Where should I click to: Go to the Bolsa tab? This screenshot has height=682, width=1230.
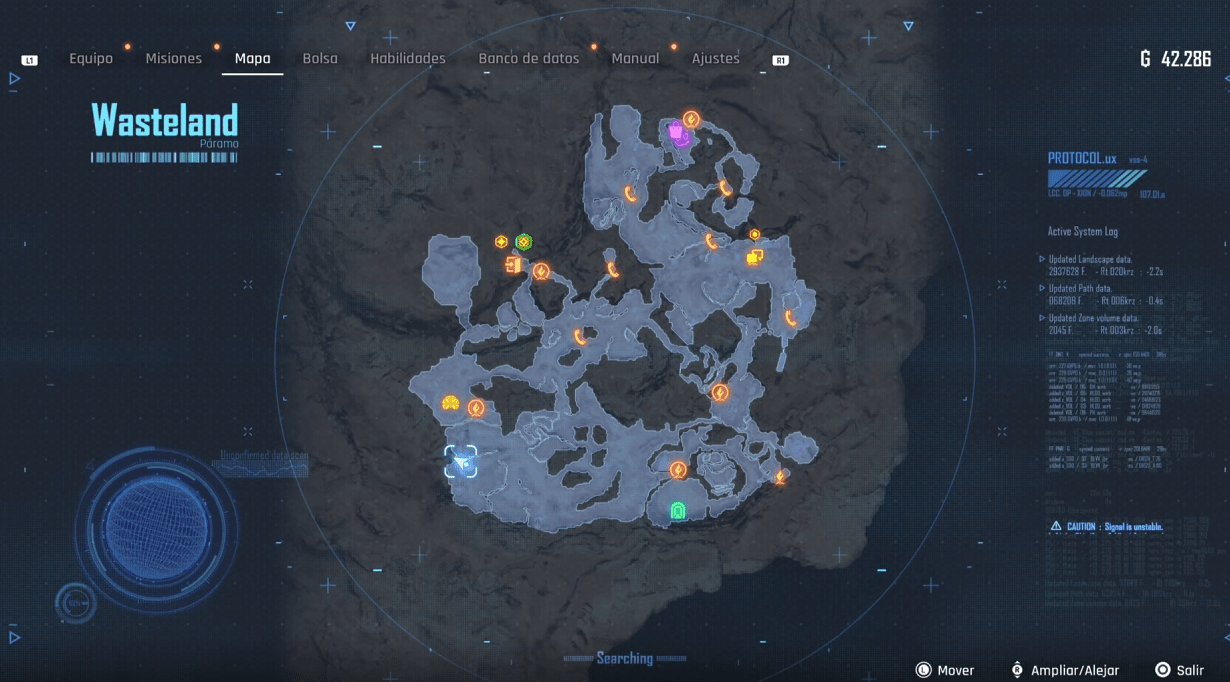point(320,59)
